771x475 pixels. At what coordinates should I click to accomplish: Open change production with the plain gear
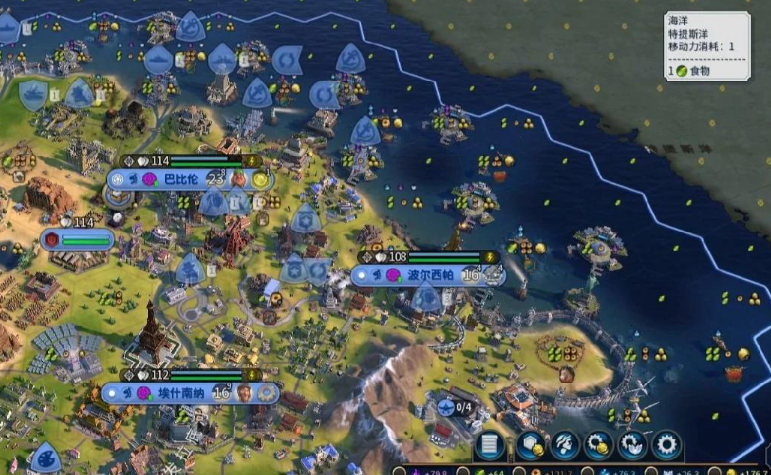tap(666, 445)
